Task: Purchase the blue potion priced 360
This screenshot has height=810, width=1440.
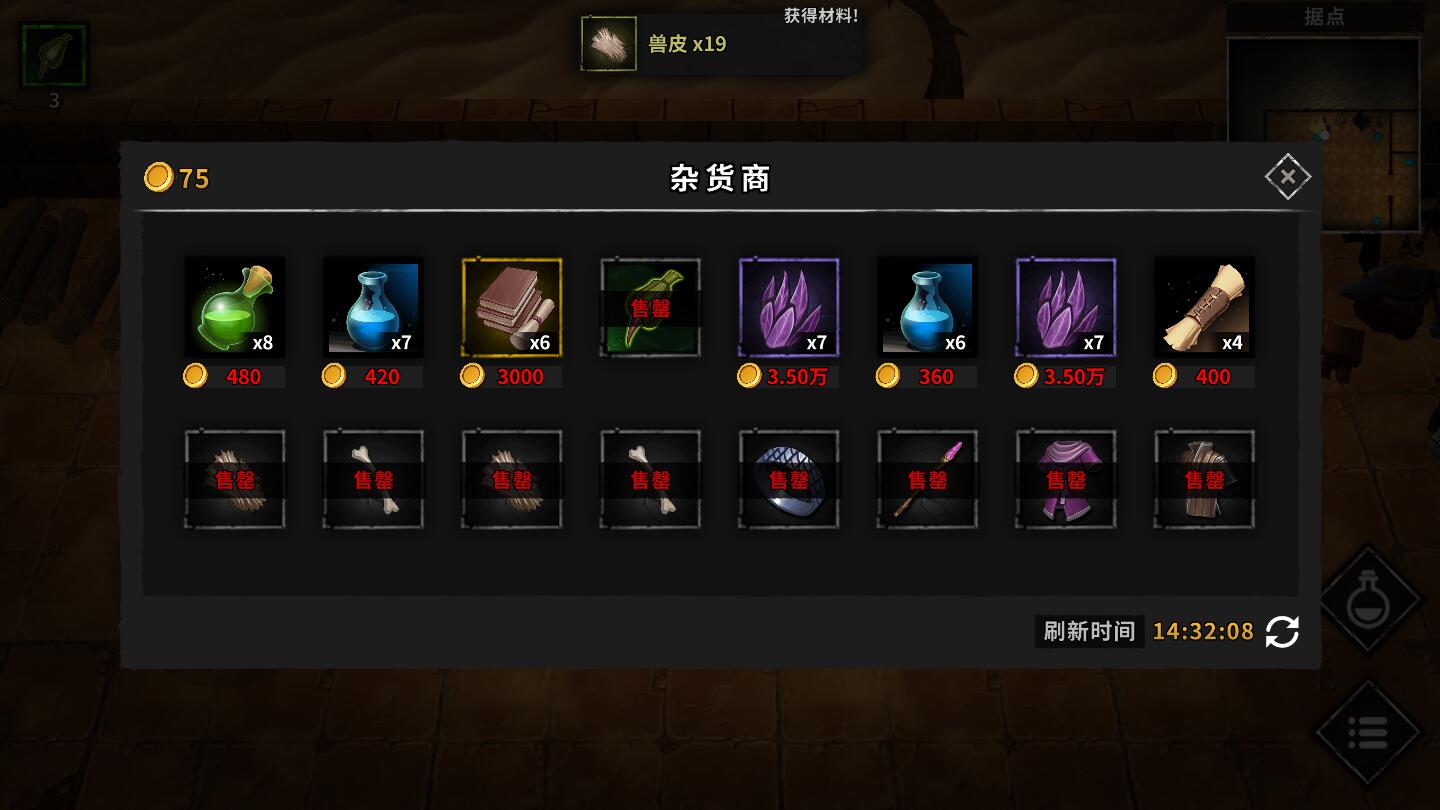Action: 927,307
